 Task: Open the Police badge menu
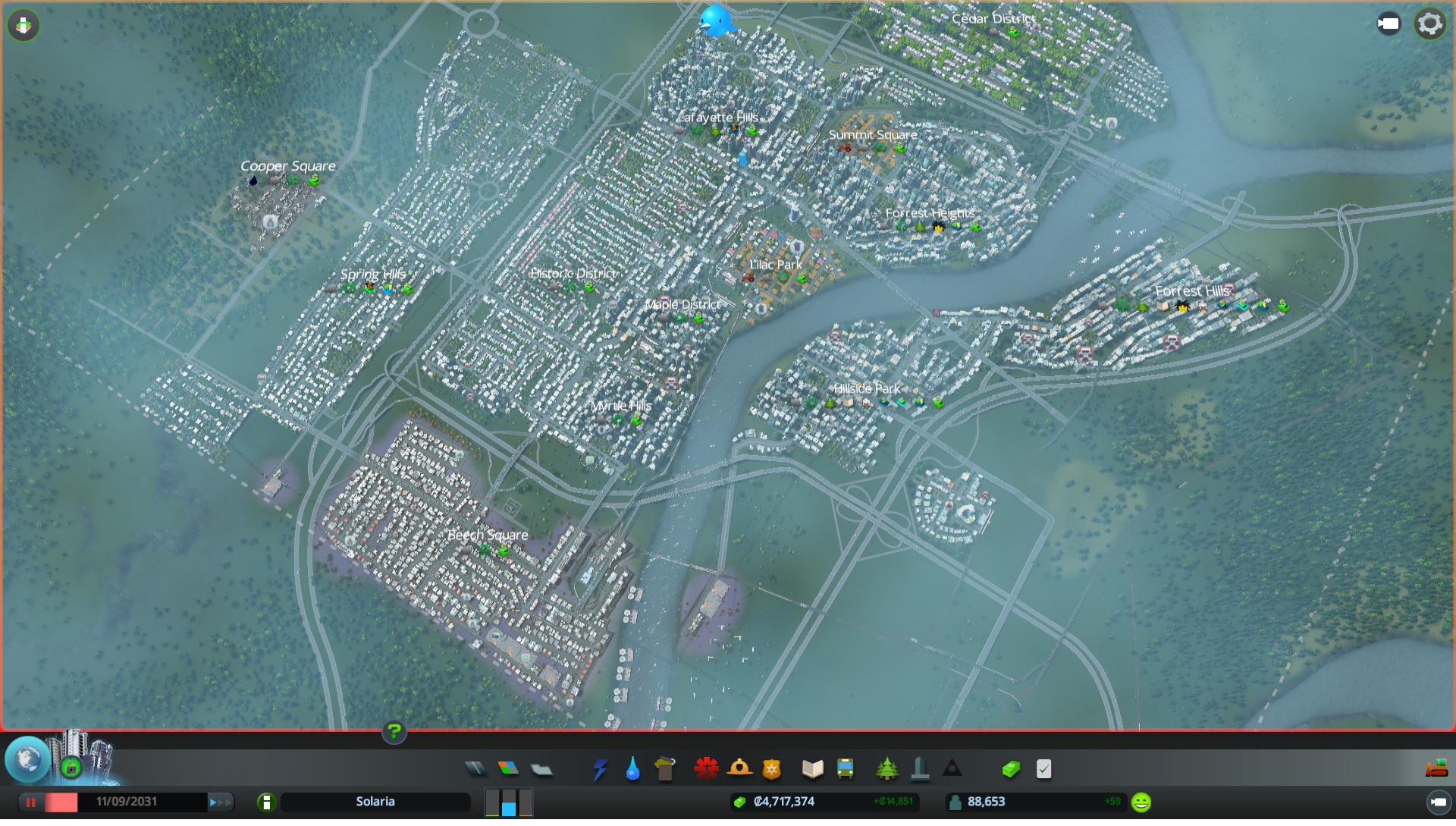point(771,769)
